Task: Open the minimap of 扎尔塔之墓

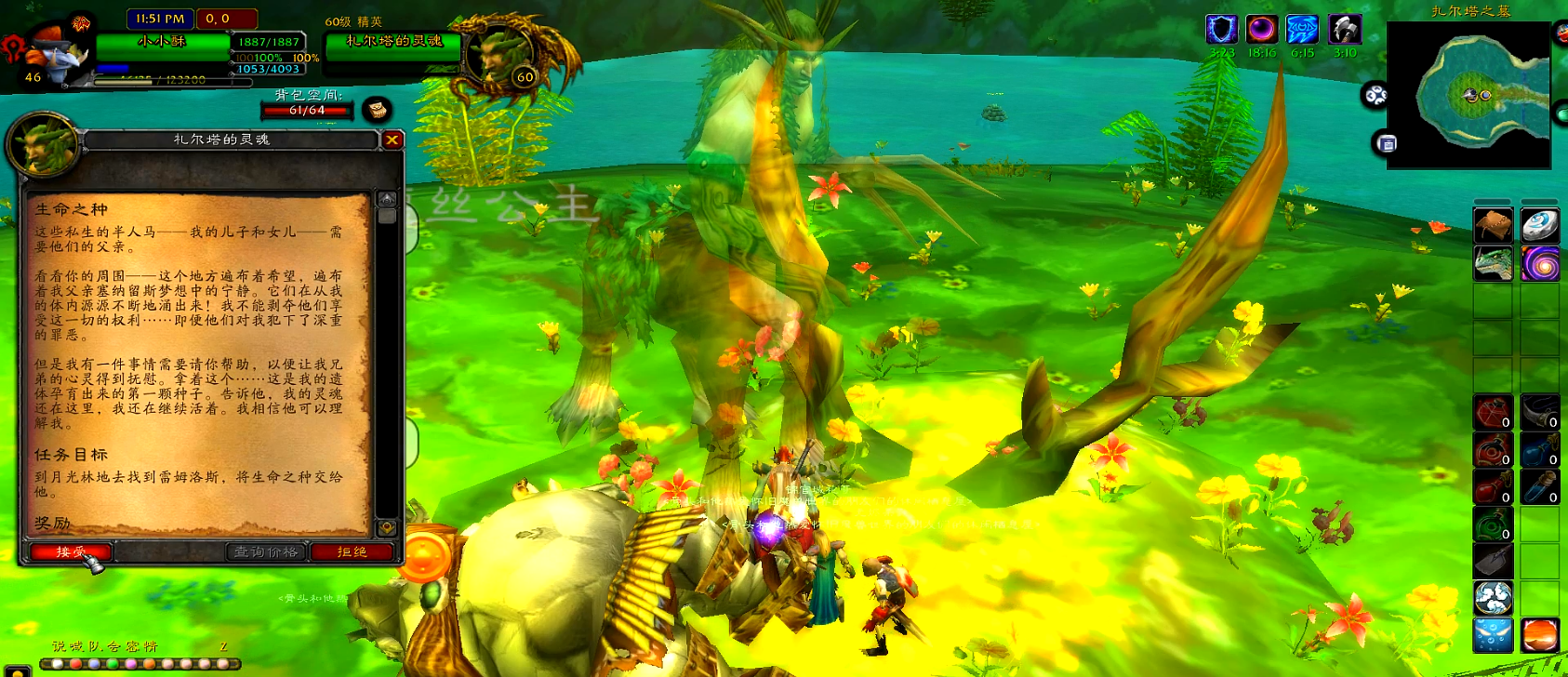Action: point(1468,95)
